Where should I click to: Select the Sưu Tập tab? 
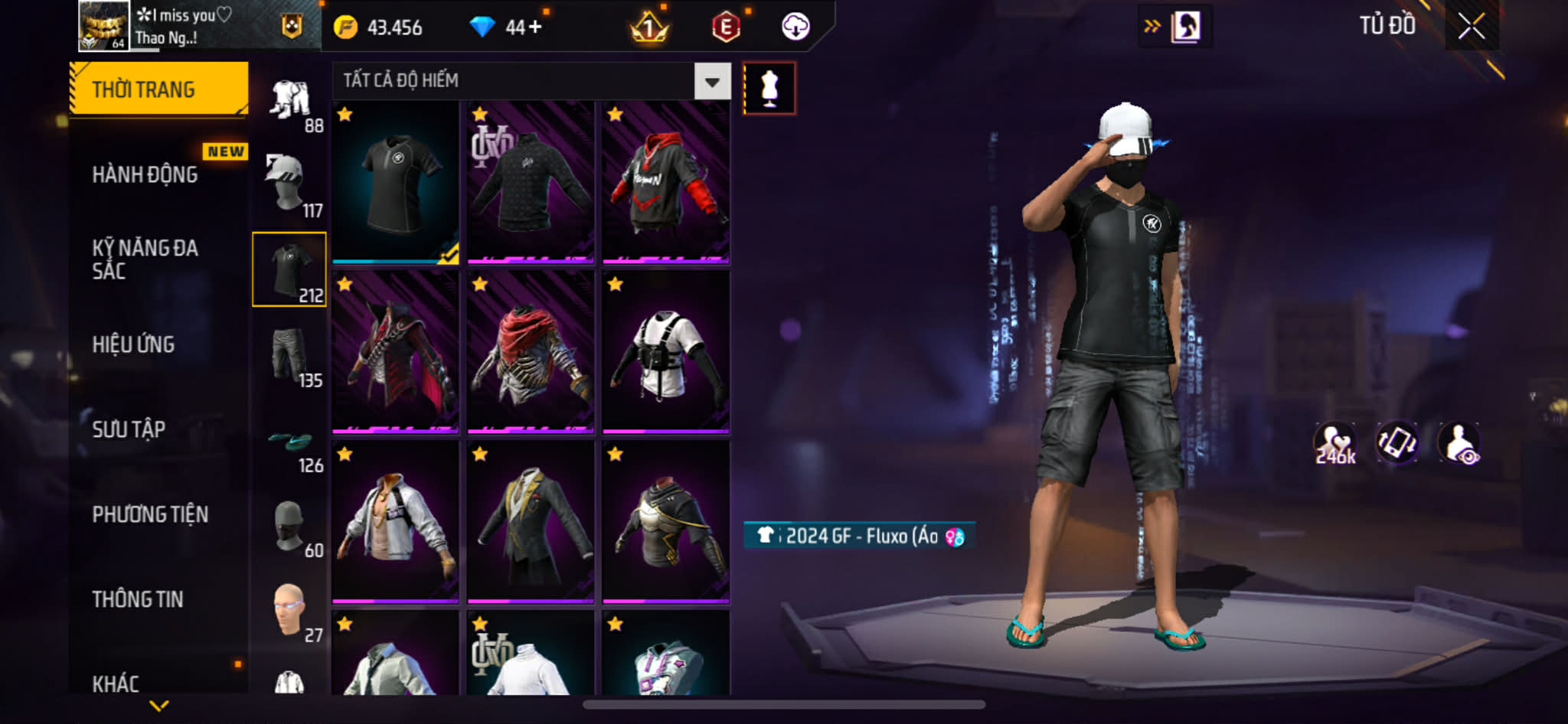tap(129, 429)
